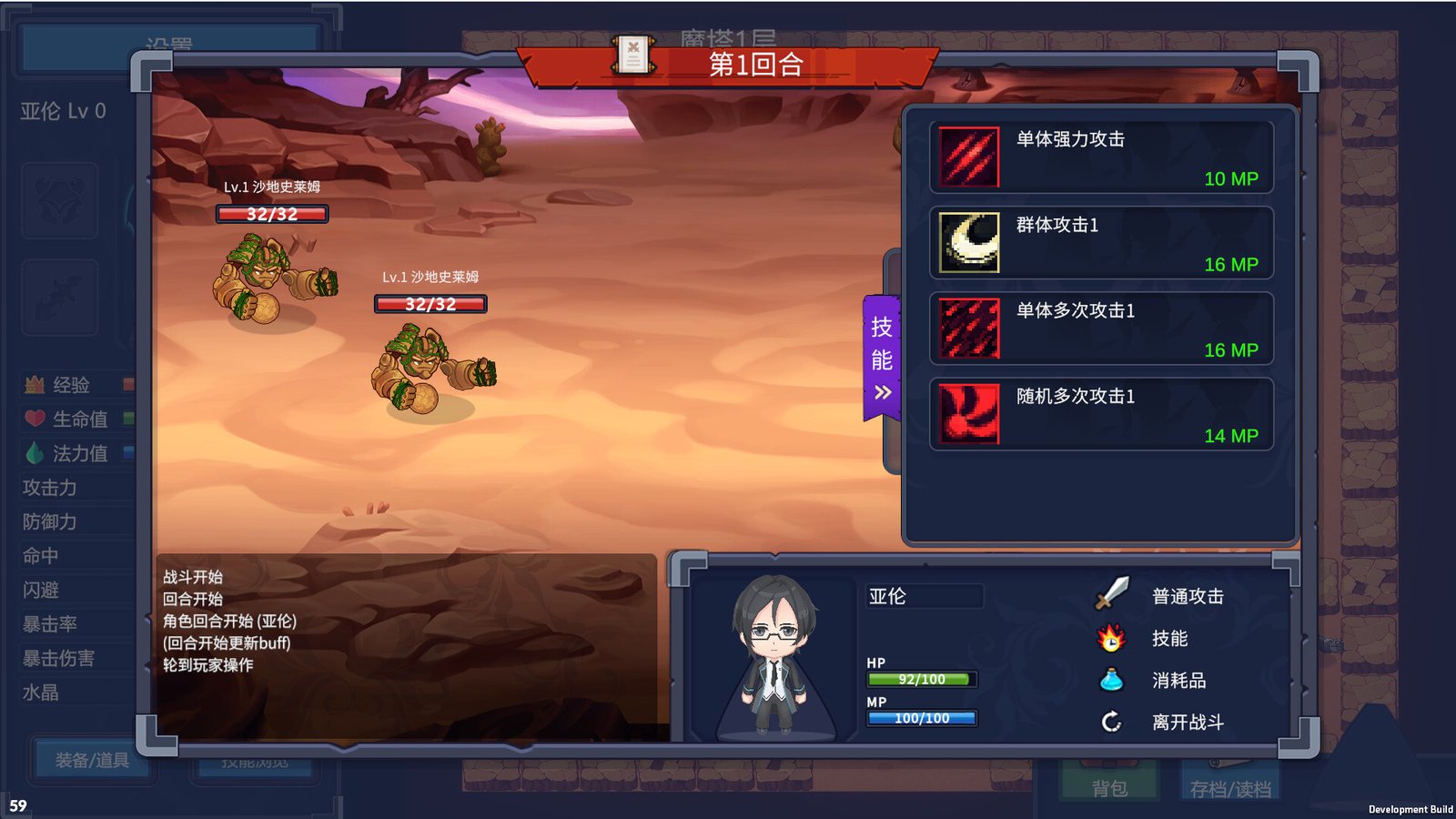This screenshot has height=819, width=1456.
Task: Open consumables via the 消耗品 potion icon
Action: coord(1109,679)
